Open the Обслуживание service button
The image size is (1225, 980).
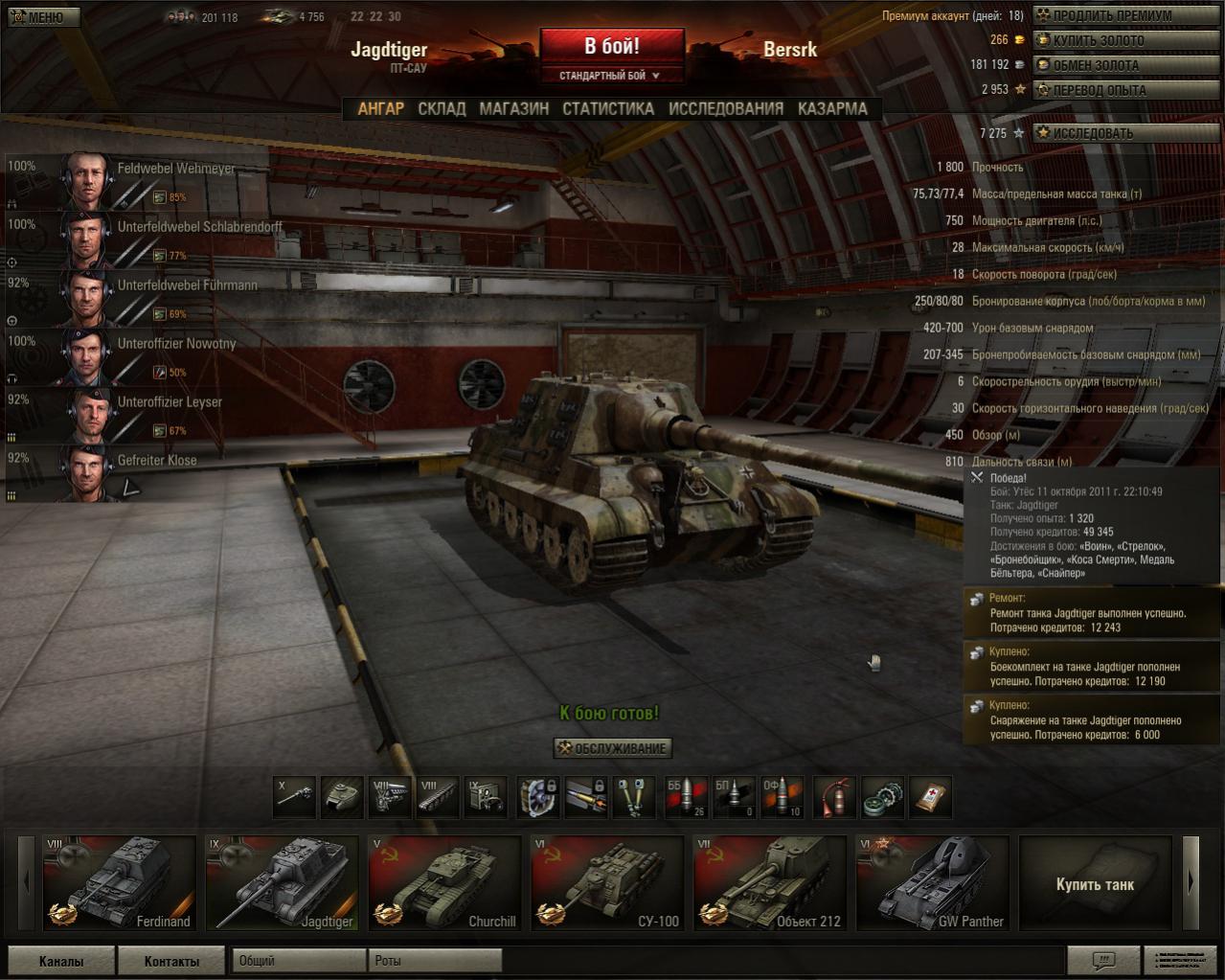pyautogui.click(x=613, y=748)
